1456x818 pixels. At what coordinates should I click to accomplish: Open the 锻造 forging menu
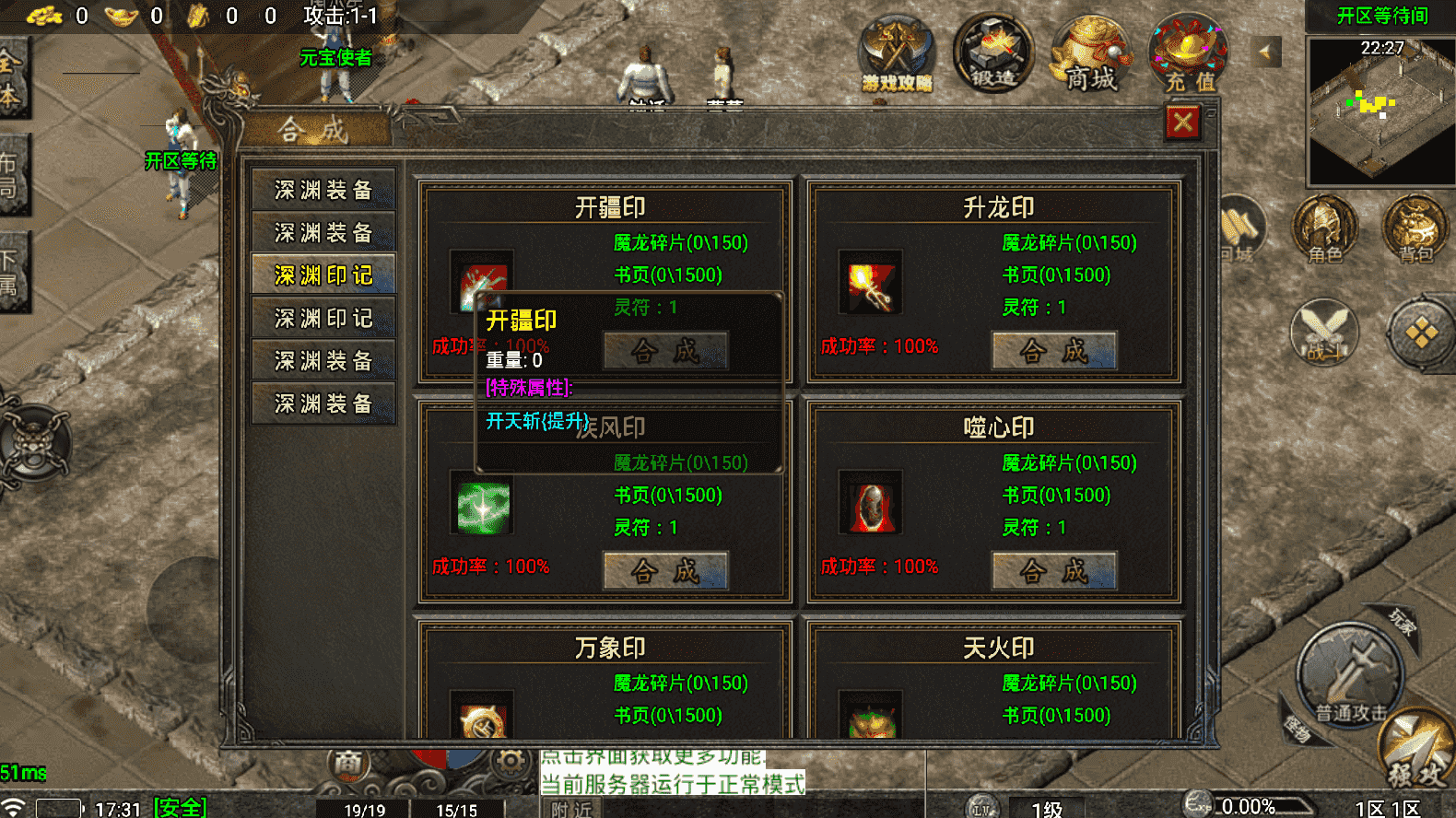pos(992,53)
